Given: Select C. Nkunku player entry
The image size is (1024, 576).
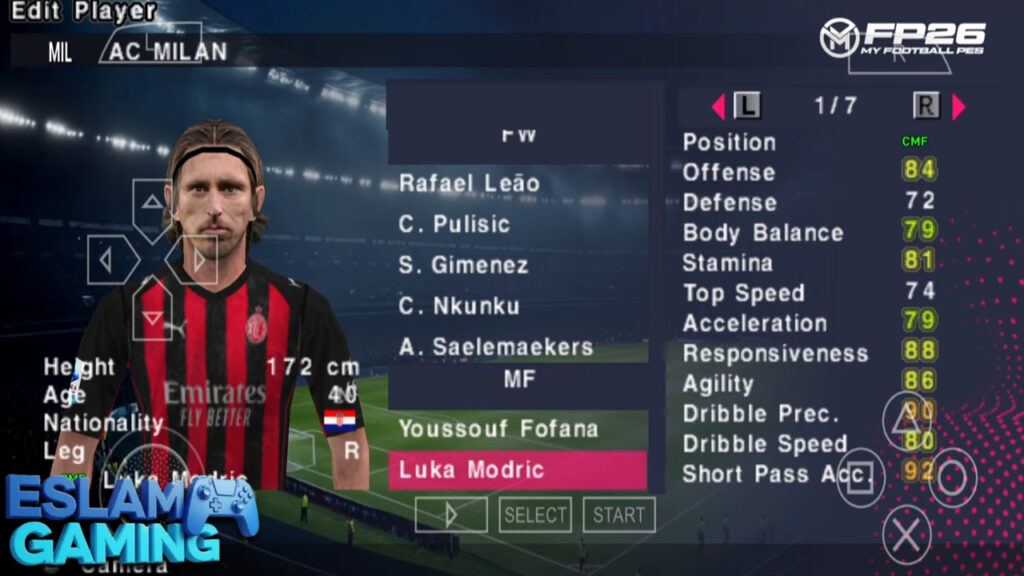Looking at the screenshot, I should point(458,306).
